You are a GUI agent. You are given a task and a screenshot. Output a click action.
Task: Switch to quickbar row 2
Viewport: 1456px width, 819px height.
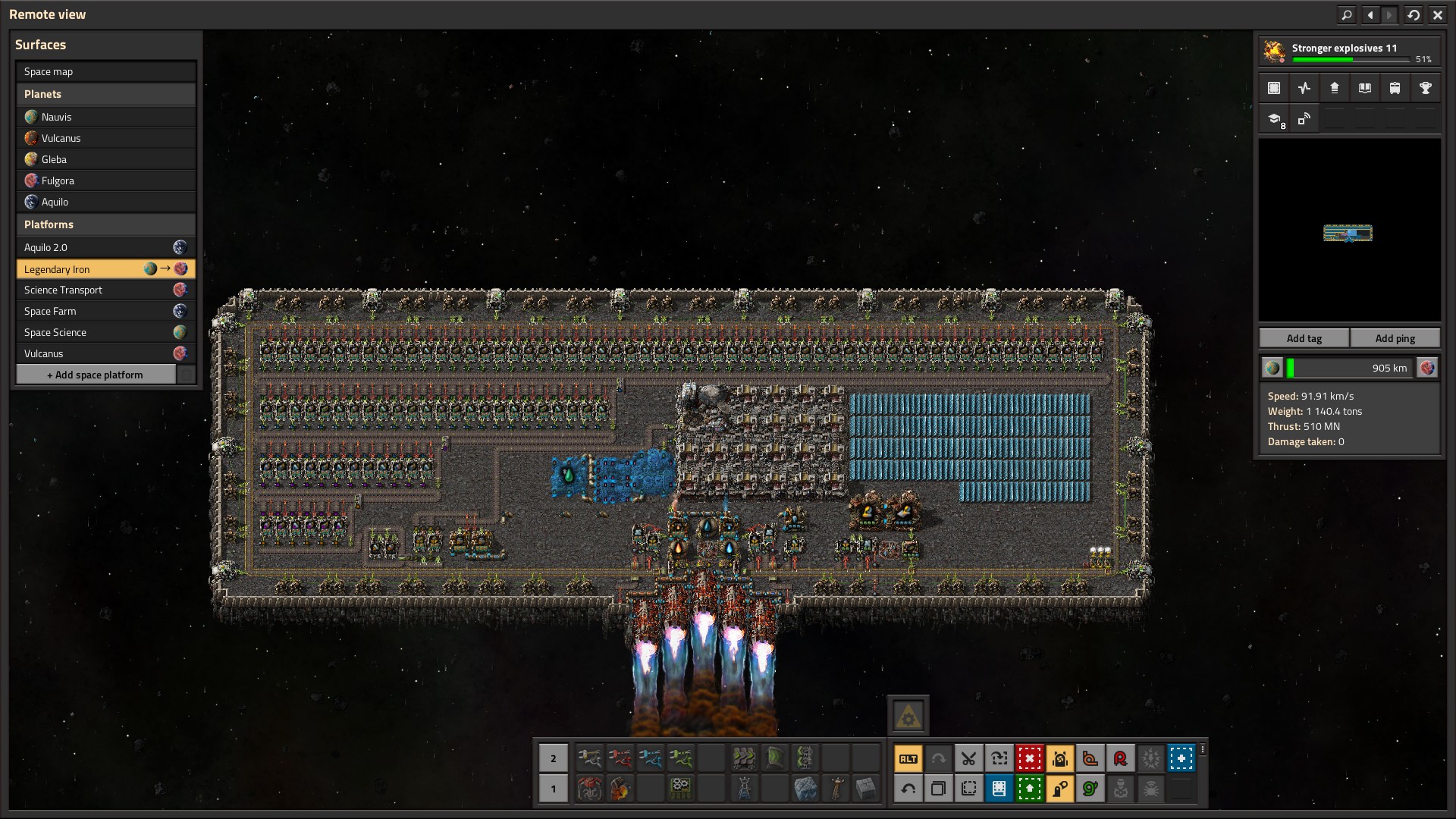[x=553, y=758]
